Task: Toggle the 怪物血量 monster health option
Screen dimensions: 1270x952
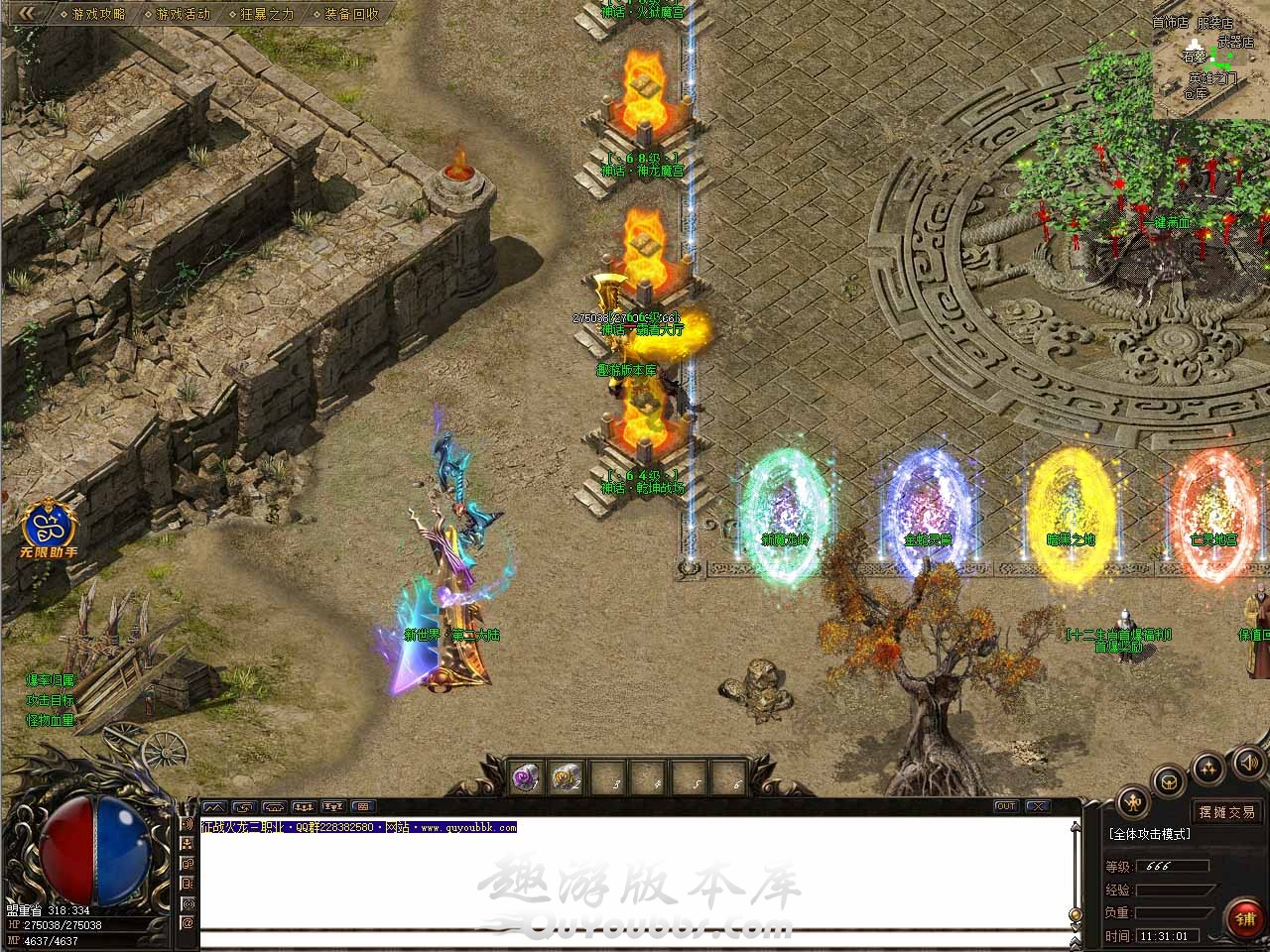Action: 51,720
